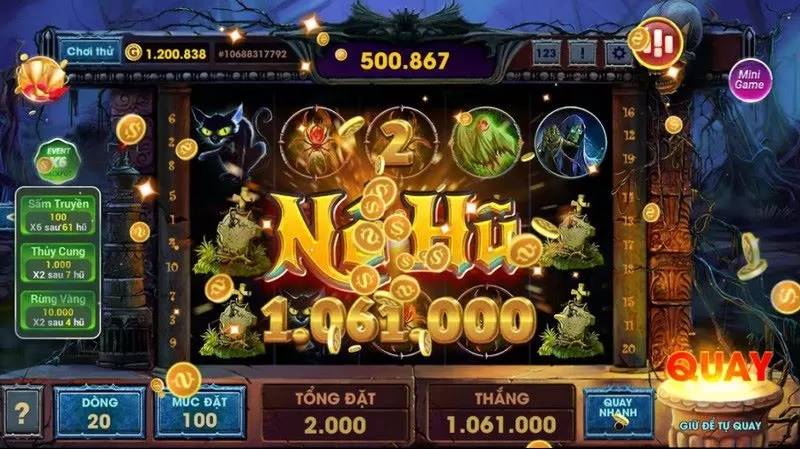Open the red leaderboard chart icon
Viewport: 800px width, 449px height.
(x=659, y=41)
